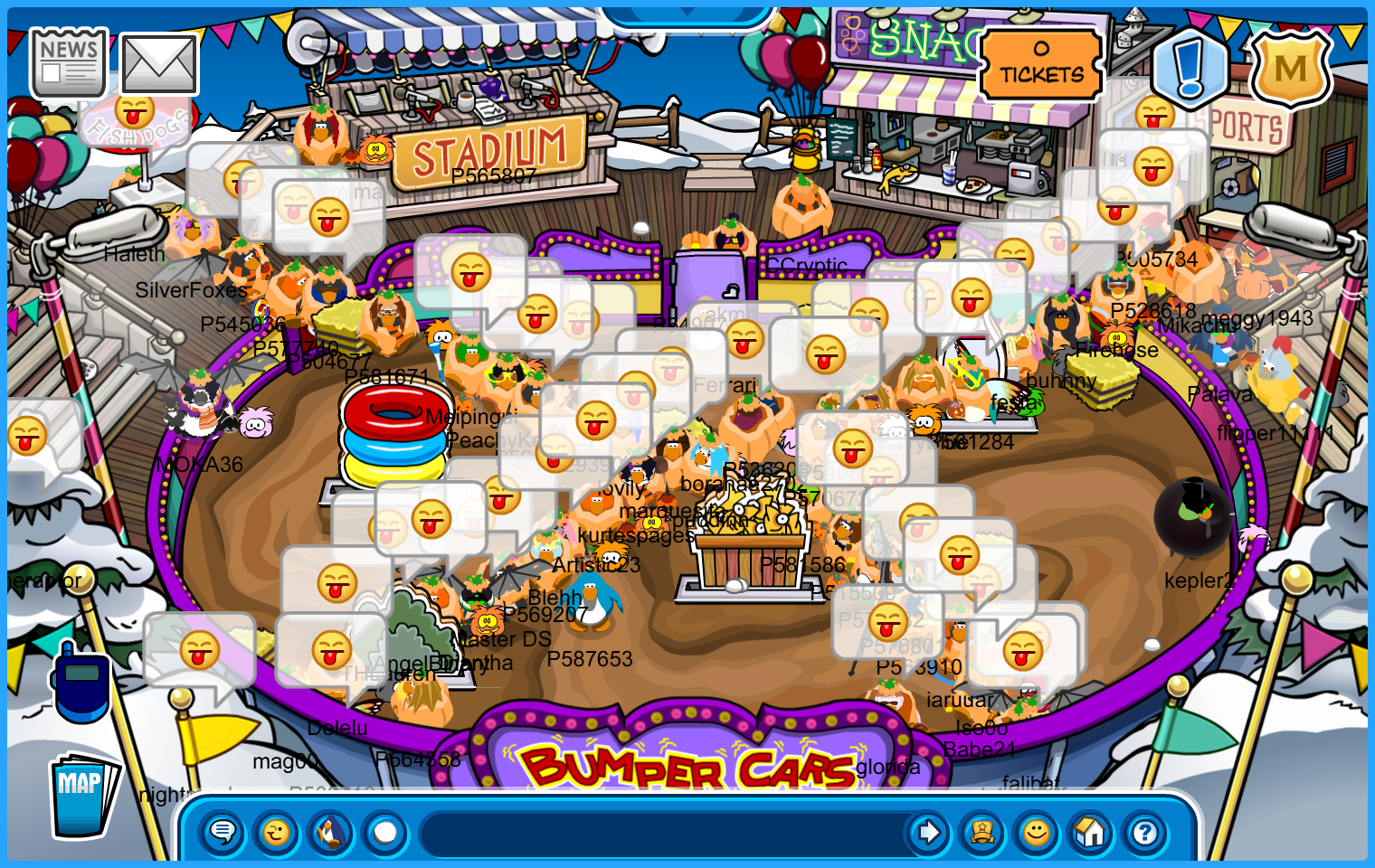The width and height of the screenshot is (1375, 868).
Task: Select the snowball throw button
Action: [x=385, y=832]
